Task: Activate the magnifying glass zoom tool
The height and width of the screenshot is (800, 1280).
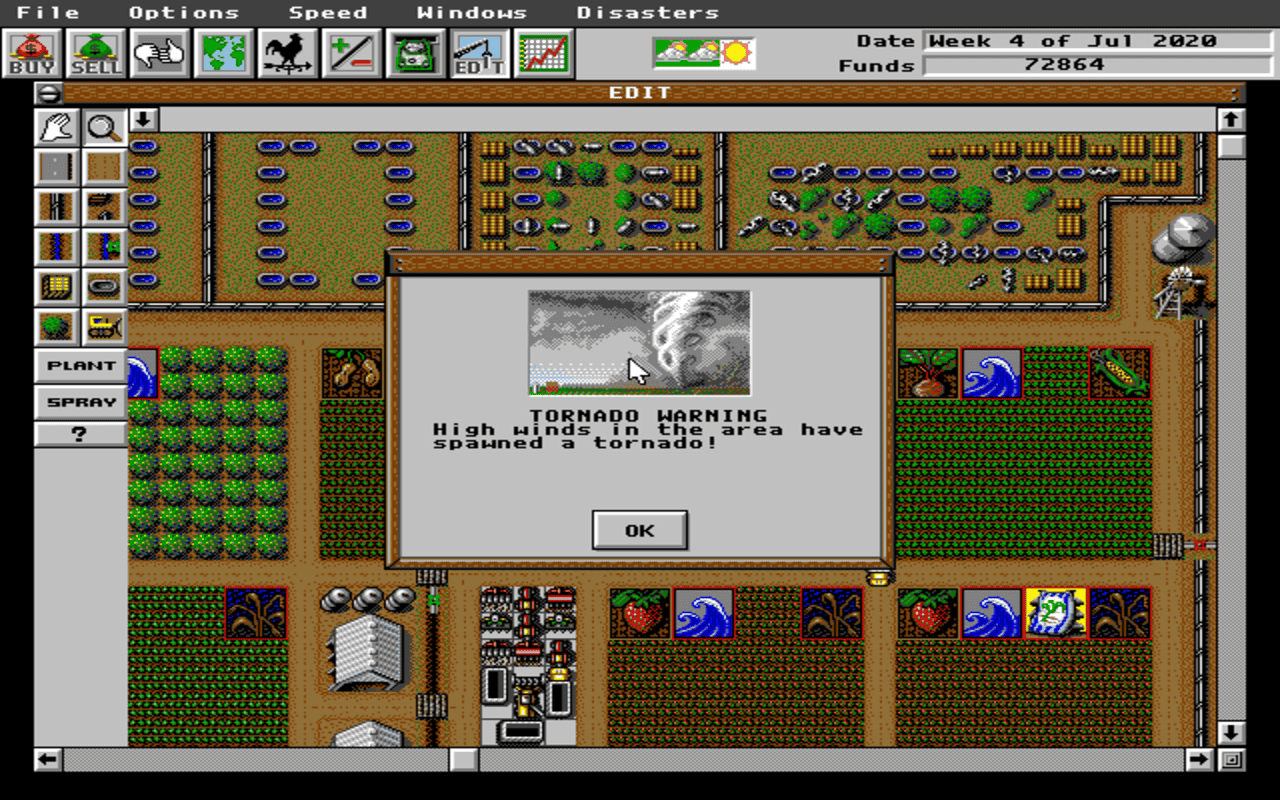Action: pyautogui.click(x=104, y=126)
